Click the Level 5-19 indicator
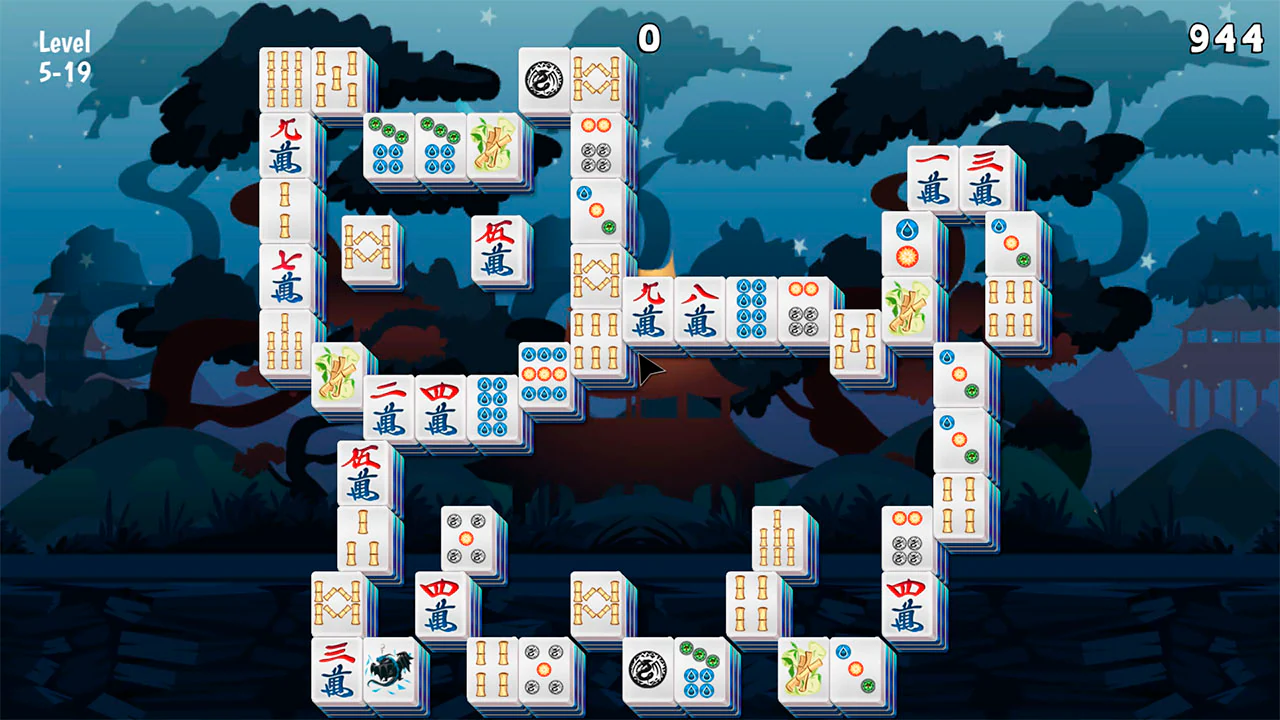1280x720 pixels. click(62, 53)
